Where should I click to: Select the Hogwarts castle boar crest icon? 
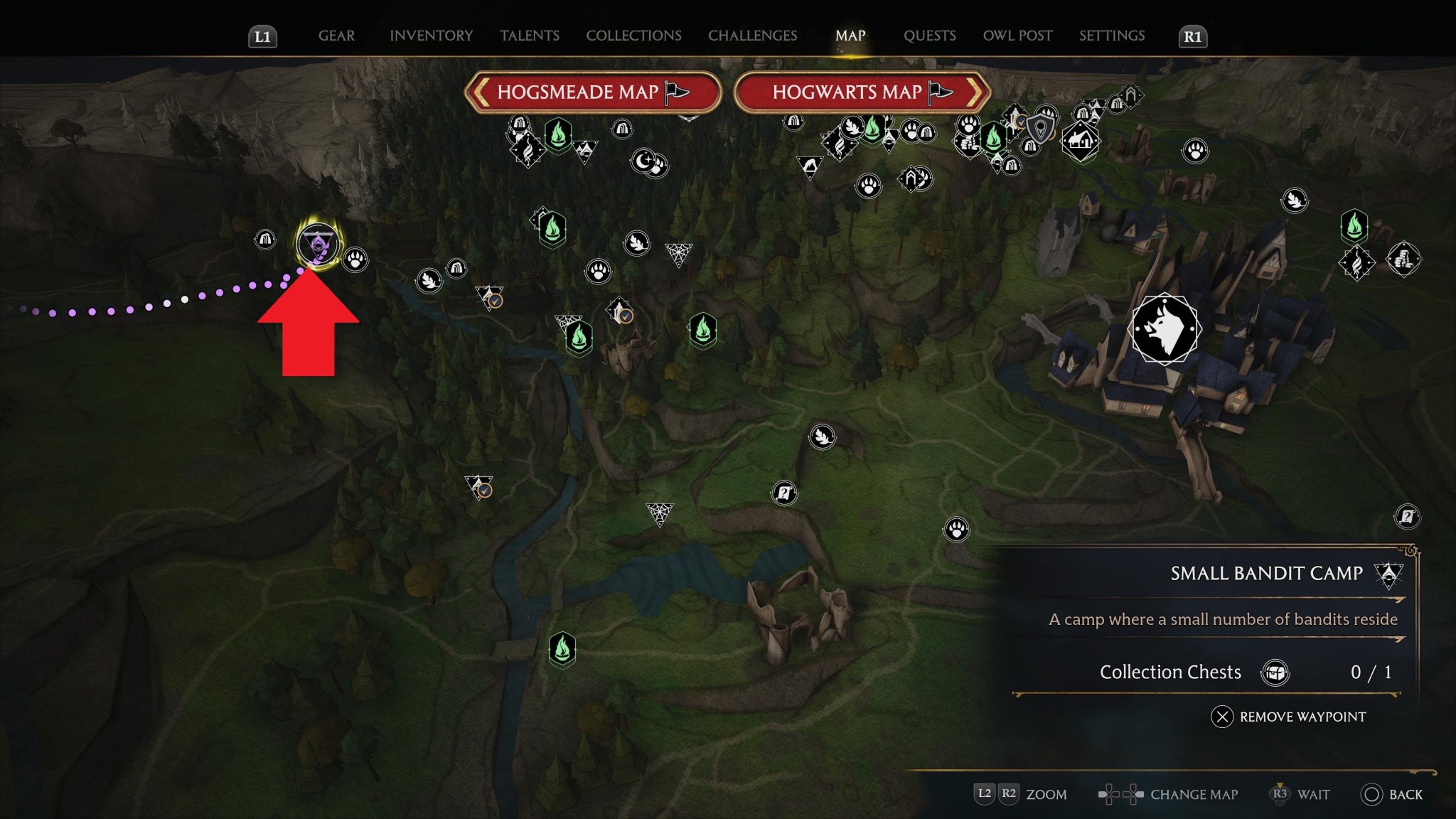pos(1167,329)
